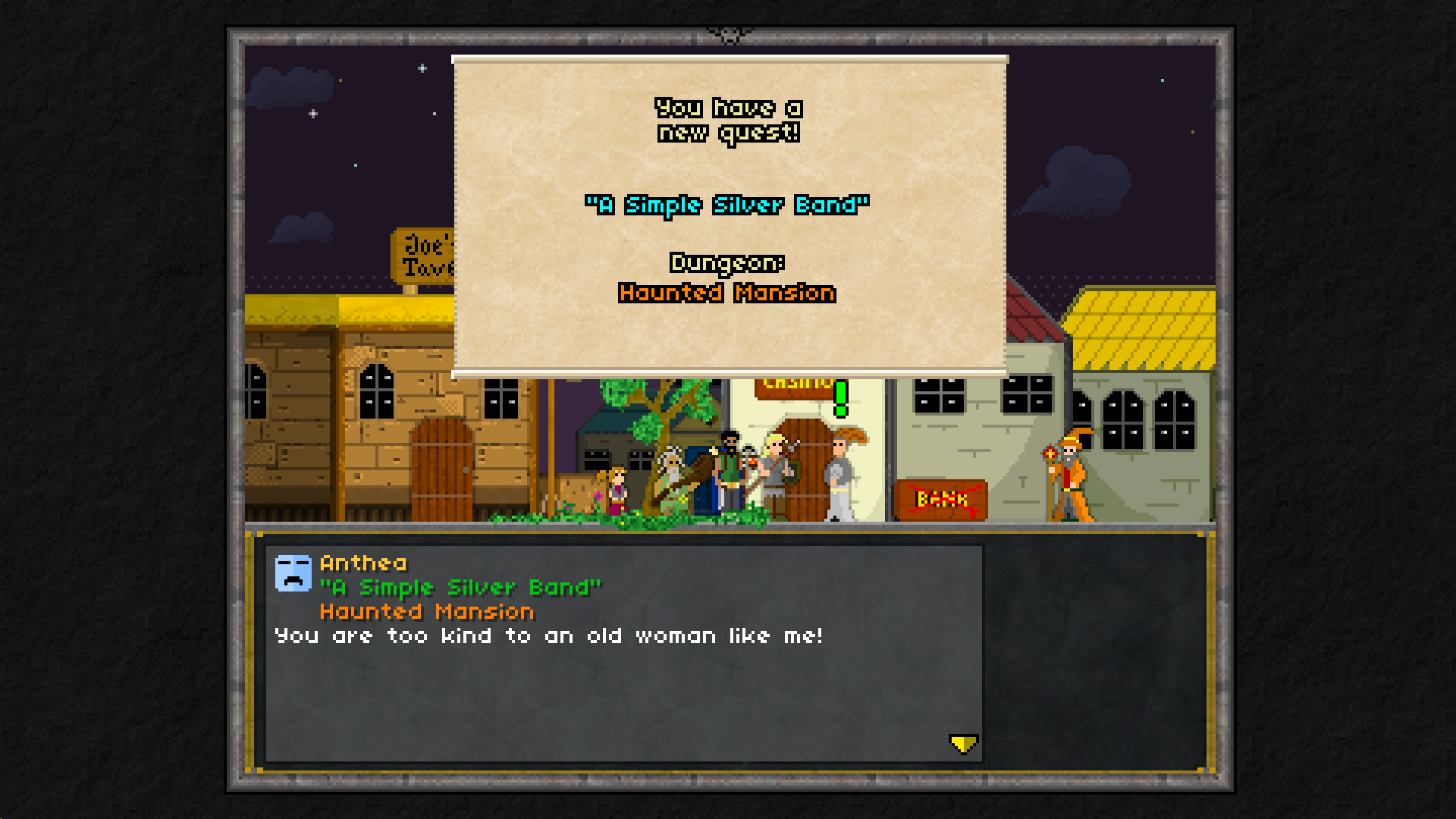This screenshot has height=819, width=1456.
Task: Click the man in the gray shirt by the casino
Action: (x=842, y=474)
